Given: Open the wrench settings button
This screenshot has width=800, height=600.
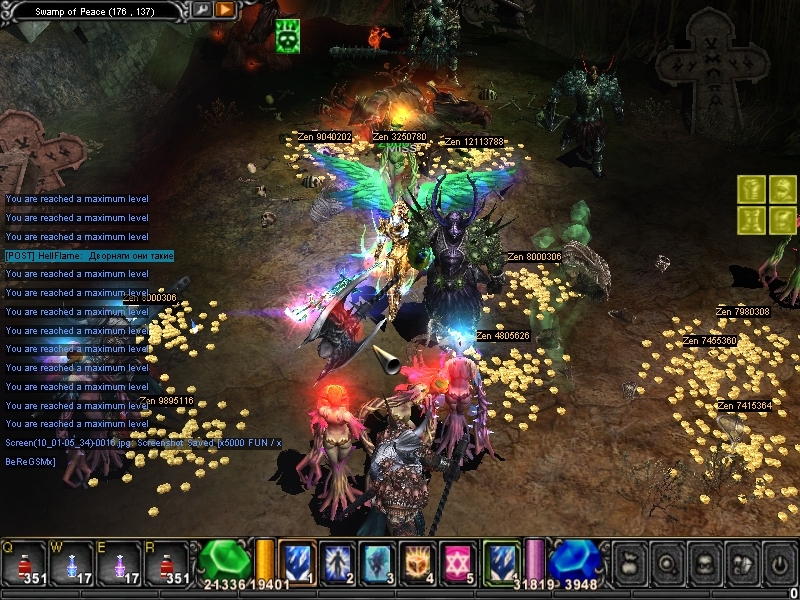Looking at the screenshot, I should 202,10.
